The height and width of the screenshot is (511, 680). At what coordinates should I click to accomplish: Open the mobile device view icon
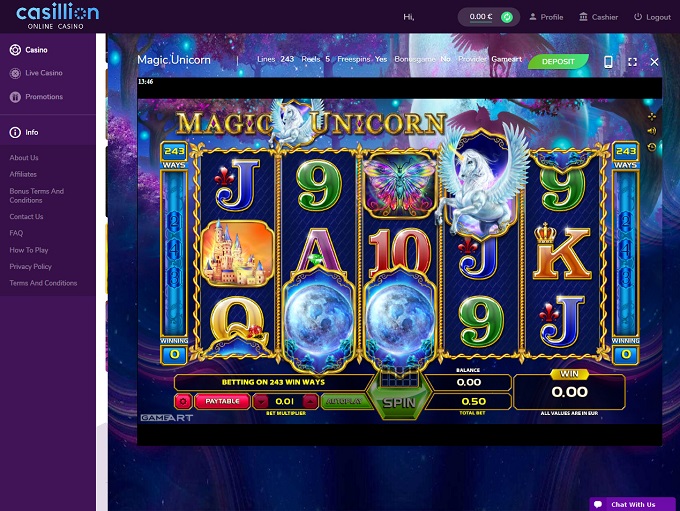(x=608, y=61)
